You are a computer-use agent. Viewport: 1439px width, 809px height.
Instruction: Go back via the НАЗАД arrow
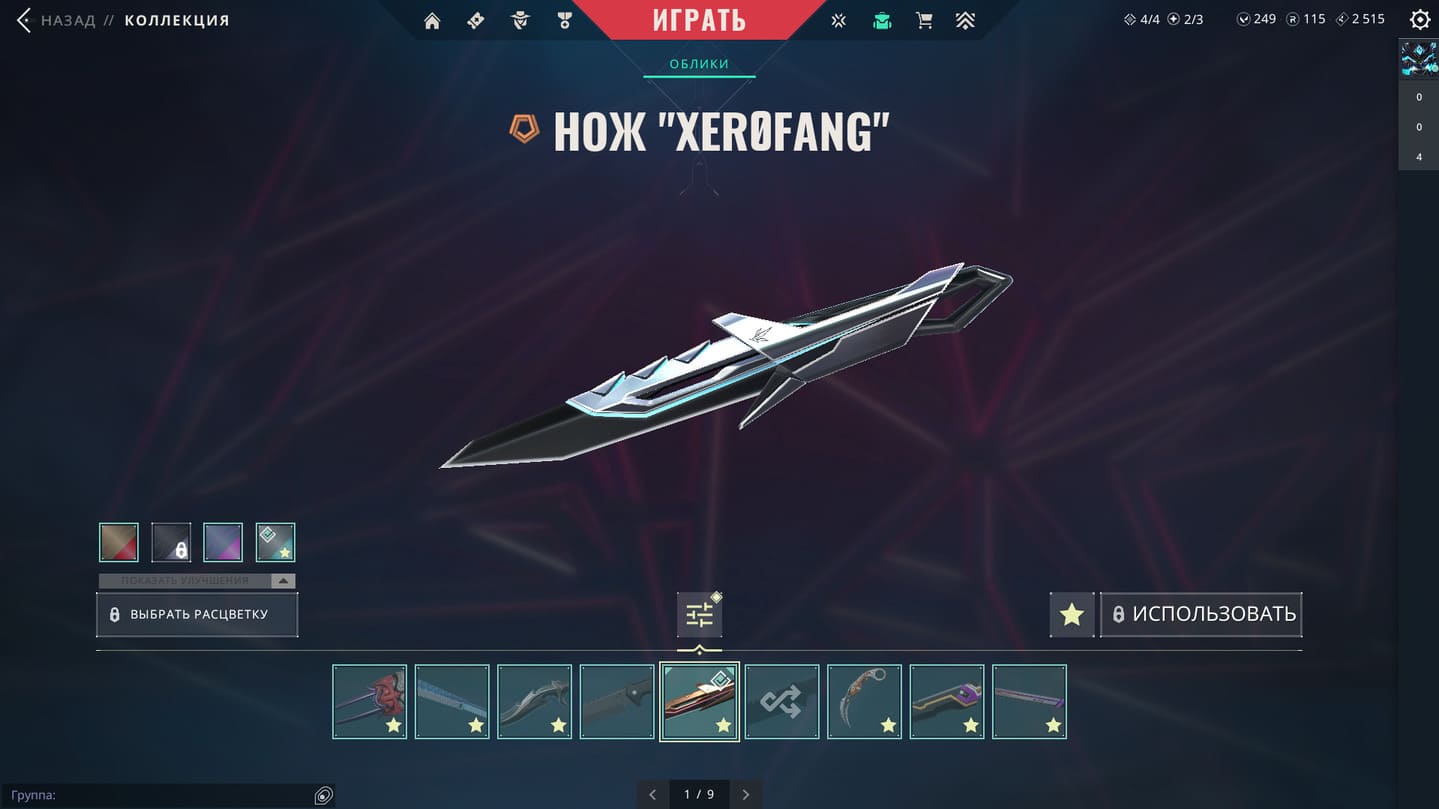[24, 20]
